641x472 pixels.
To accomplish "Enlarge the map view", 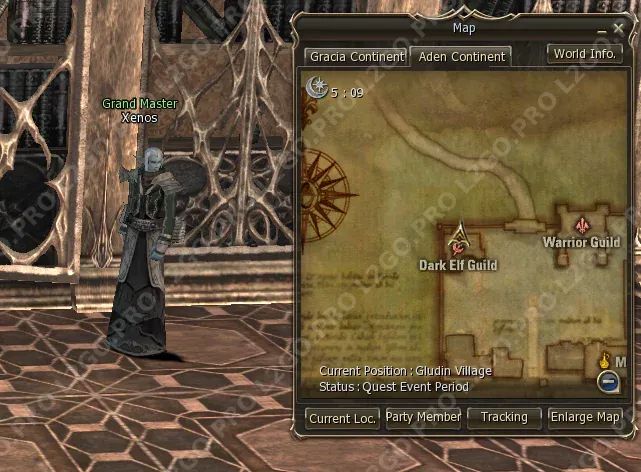I will 585,417.
